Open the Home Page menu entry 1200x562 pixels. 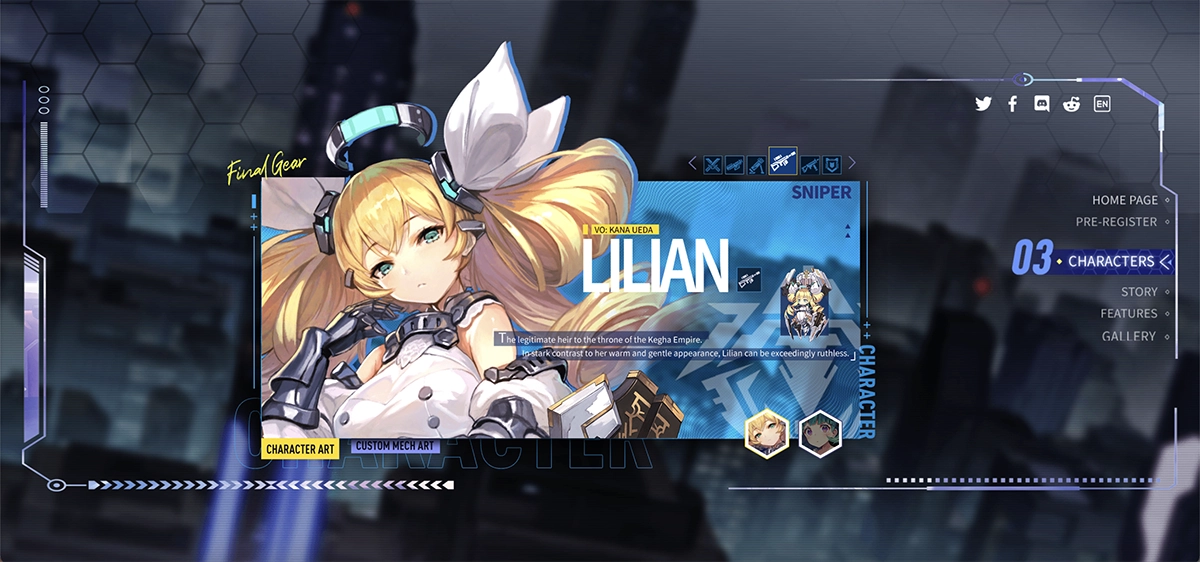[x=1124, y=200]
